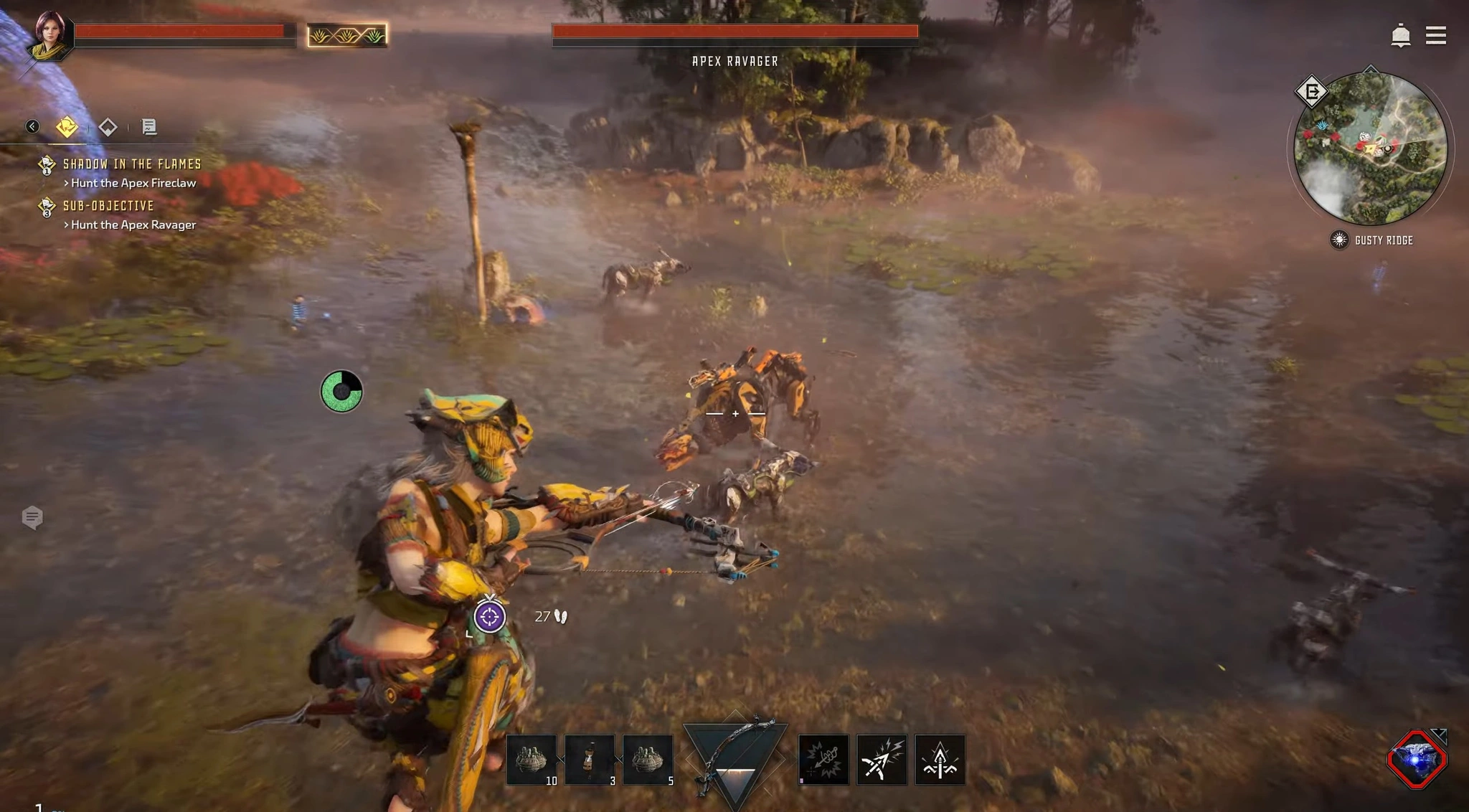Select the white diamond quest marker icon
The height and width of the screenshot is (812, 1469).
pyautogui.click(x=108, y=126)
